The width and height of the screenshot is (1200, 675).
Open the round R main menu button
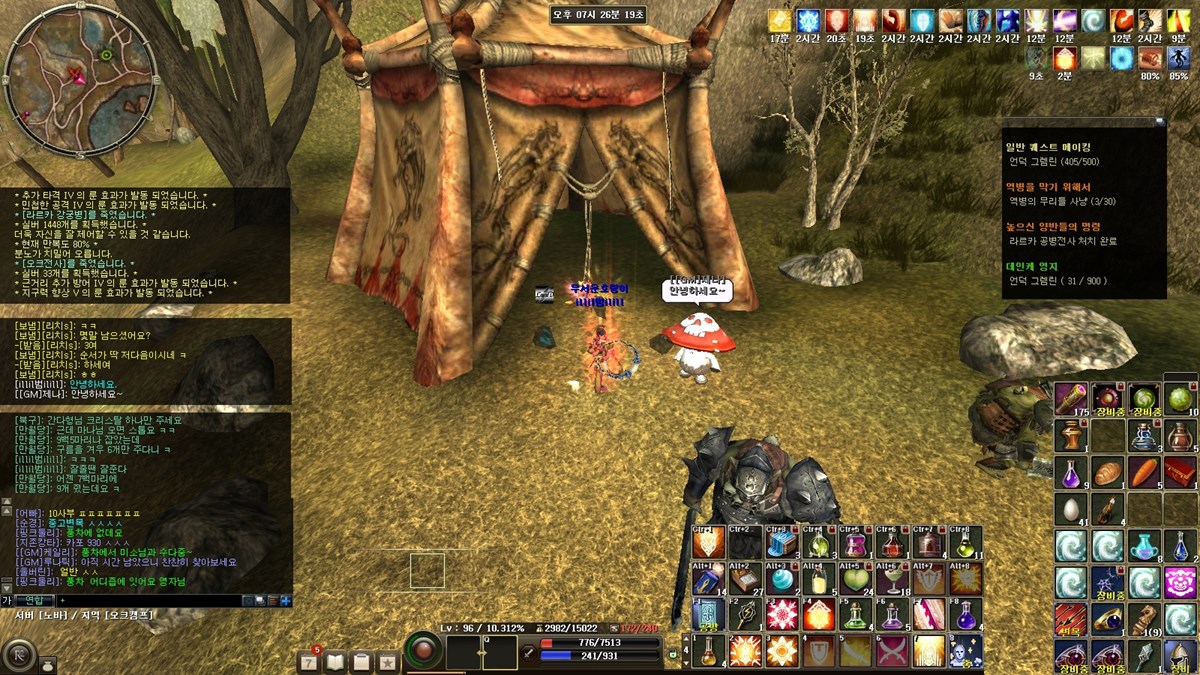point(18,656)
